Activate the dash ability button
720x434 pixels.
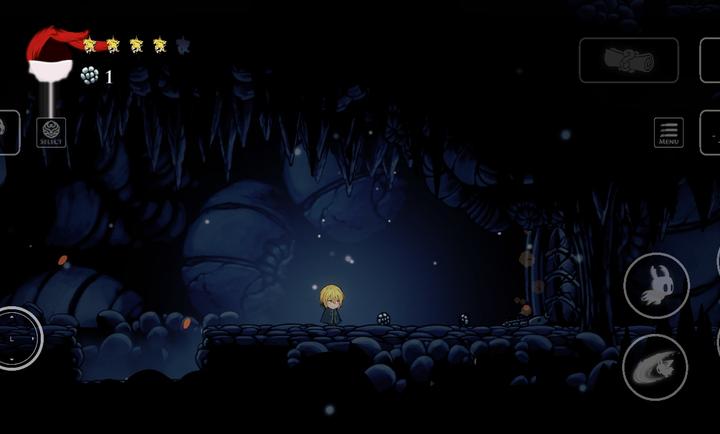[x=655, y=367]
